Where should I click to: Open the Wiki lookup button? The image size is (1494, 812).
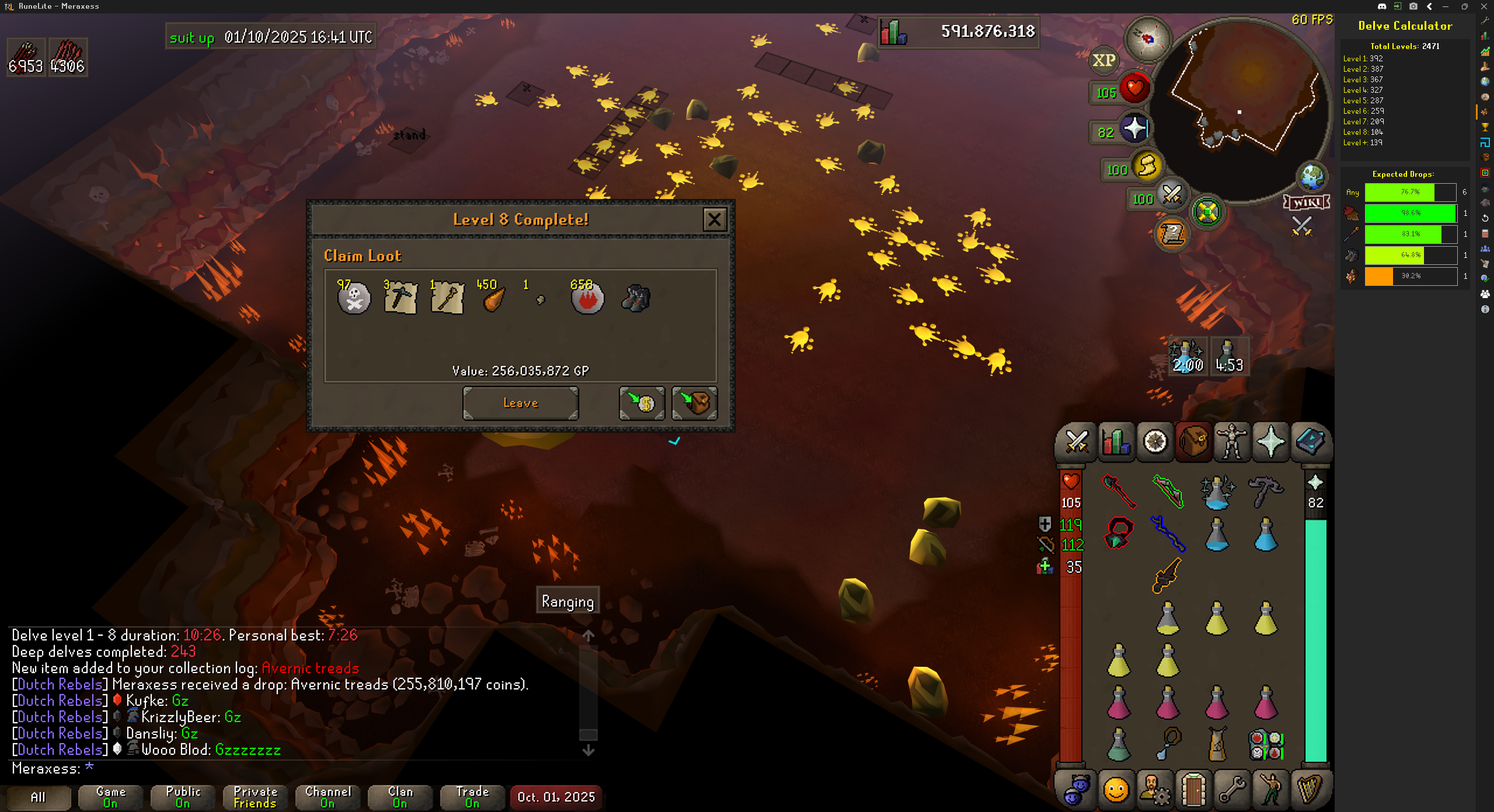(x=1307, y=202)
